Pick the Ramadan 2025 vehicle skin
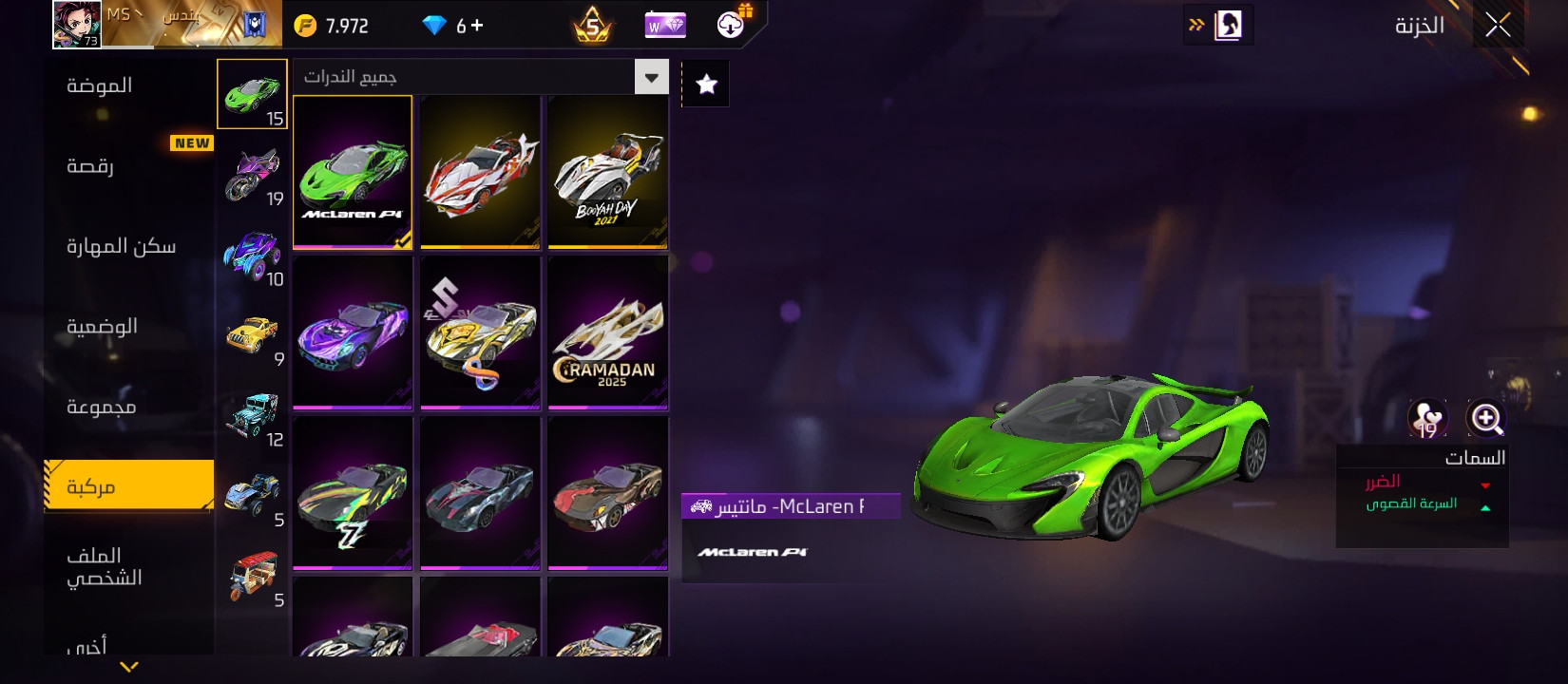1568x684 pixels. 607,332
